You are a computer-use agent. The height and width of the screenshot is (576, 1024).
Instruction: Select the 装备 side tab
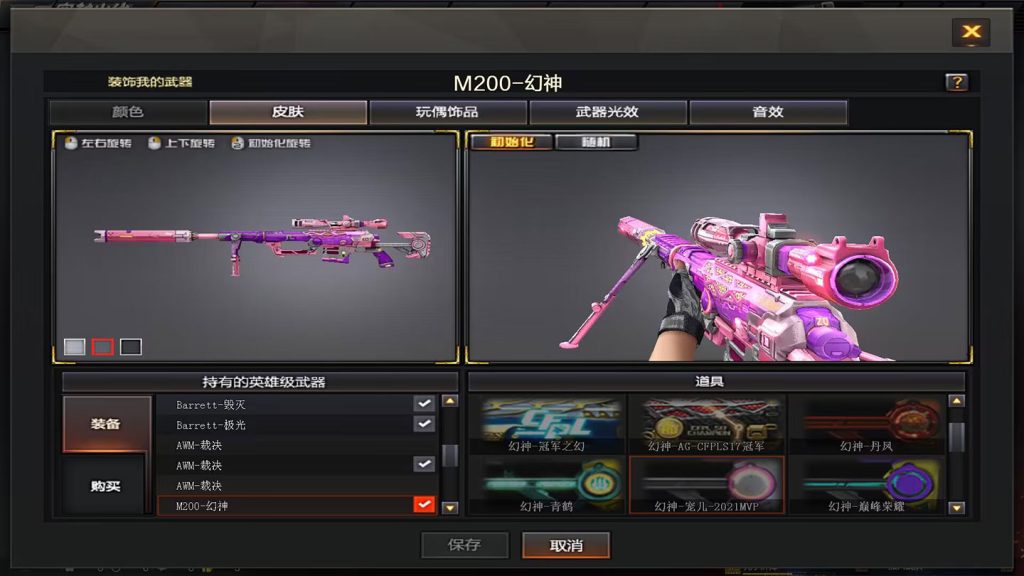point(107,424)
